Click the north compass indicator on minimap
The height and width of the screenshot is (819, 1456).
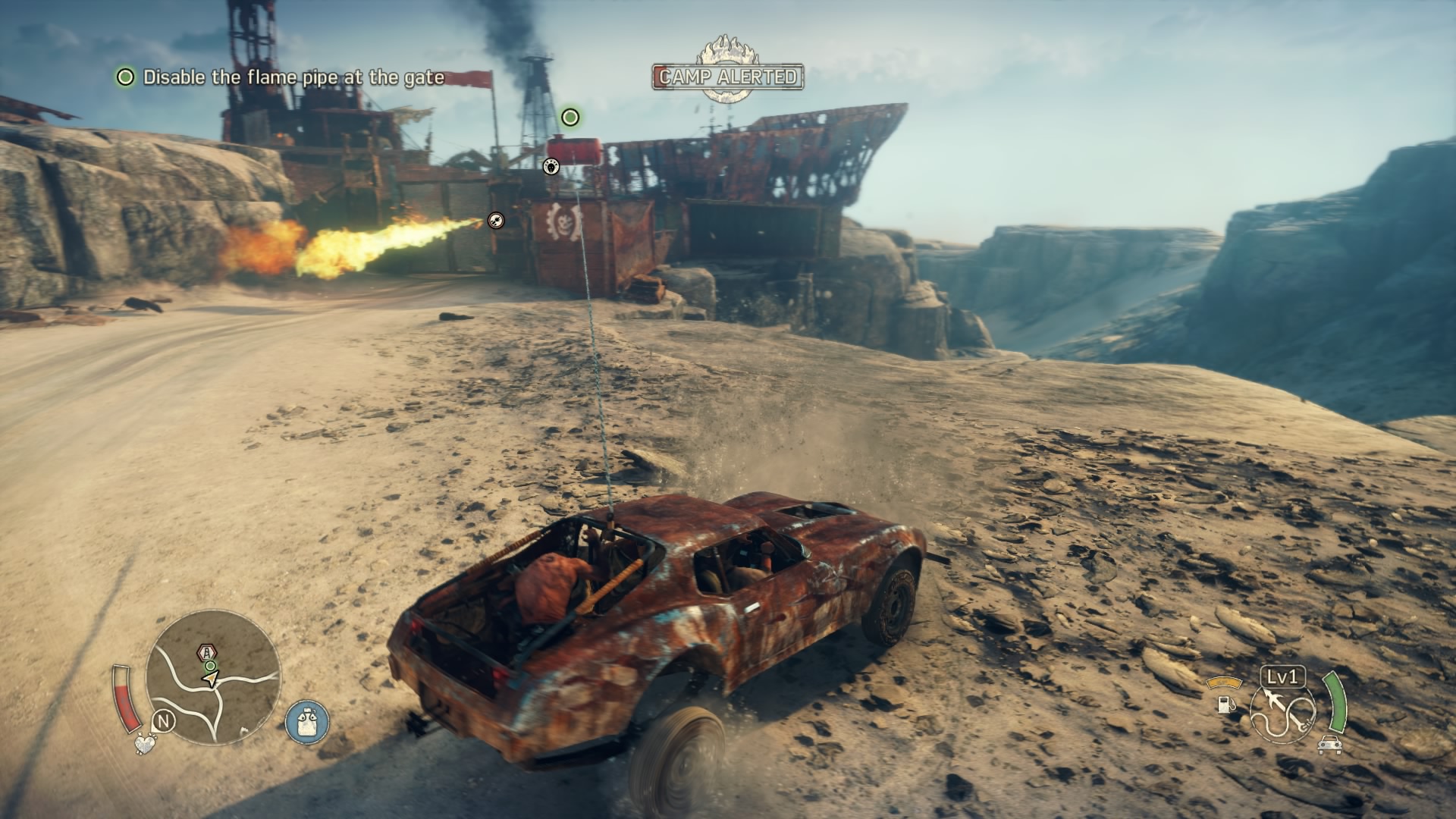tap(163, 720)
